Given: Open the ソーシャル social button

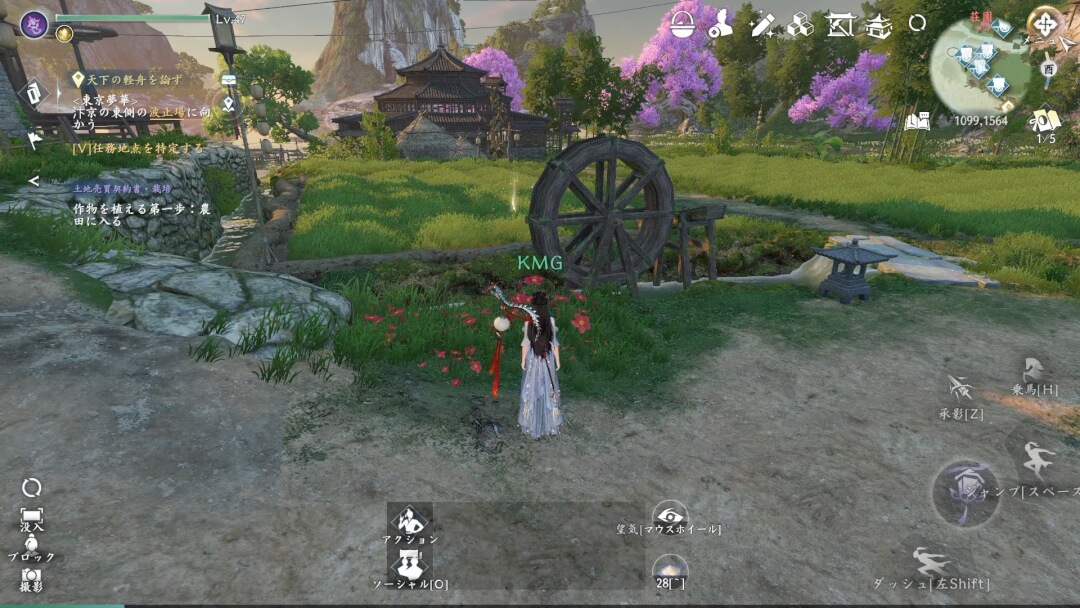Looking at the screenshot, I should pyautogui.click(x=410, y=570).
